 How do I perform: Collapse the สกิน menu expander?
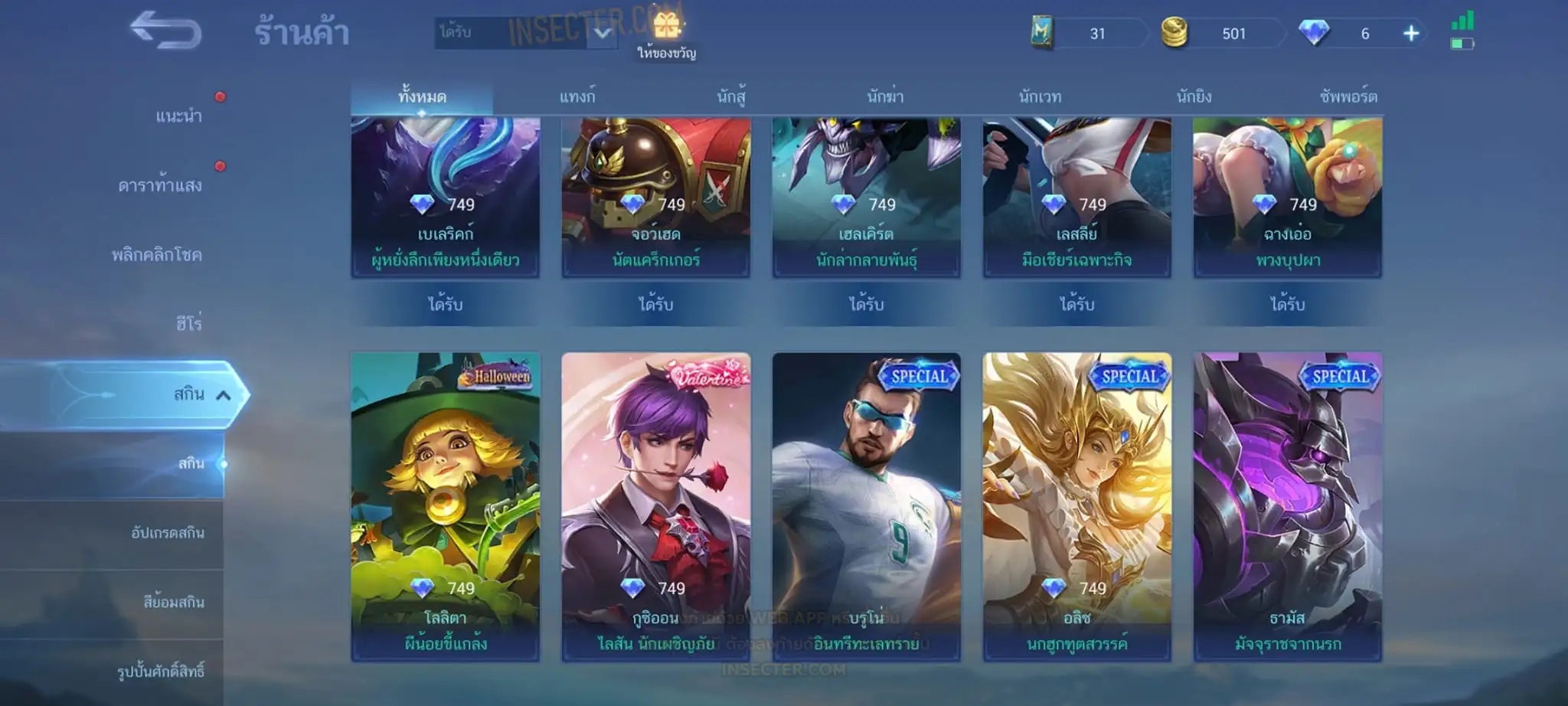pyautogui.click(x=224, y=395)
